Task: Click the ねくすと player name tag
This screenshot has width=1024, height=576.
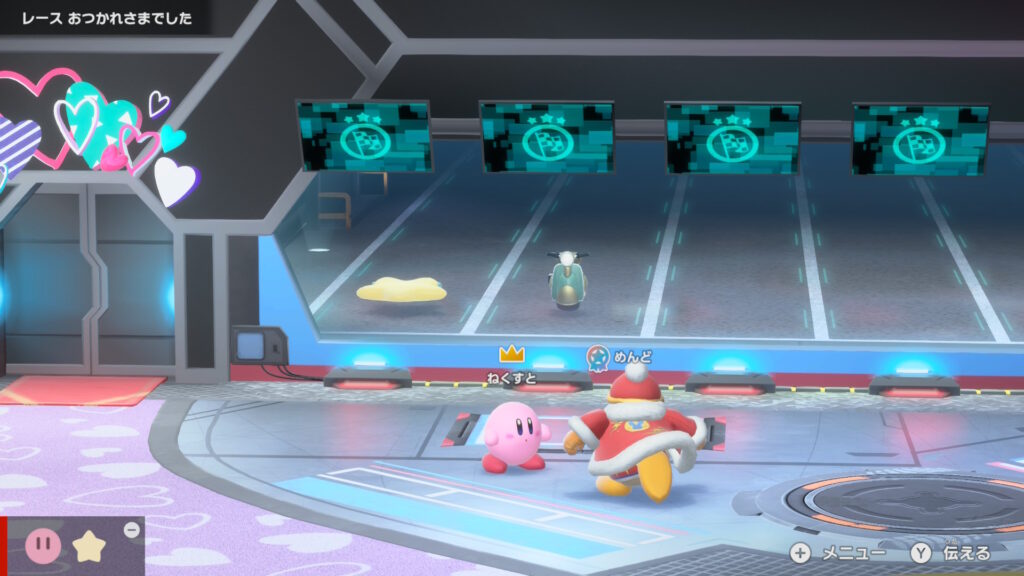Action: 512,377
